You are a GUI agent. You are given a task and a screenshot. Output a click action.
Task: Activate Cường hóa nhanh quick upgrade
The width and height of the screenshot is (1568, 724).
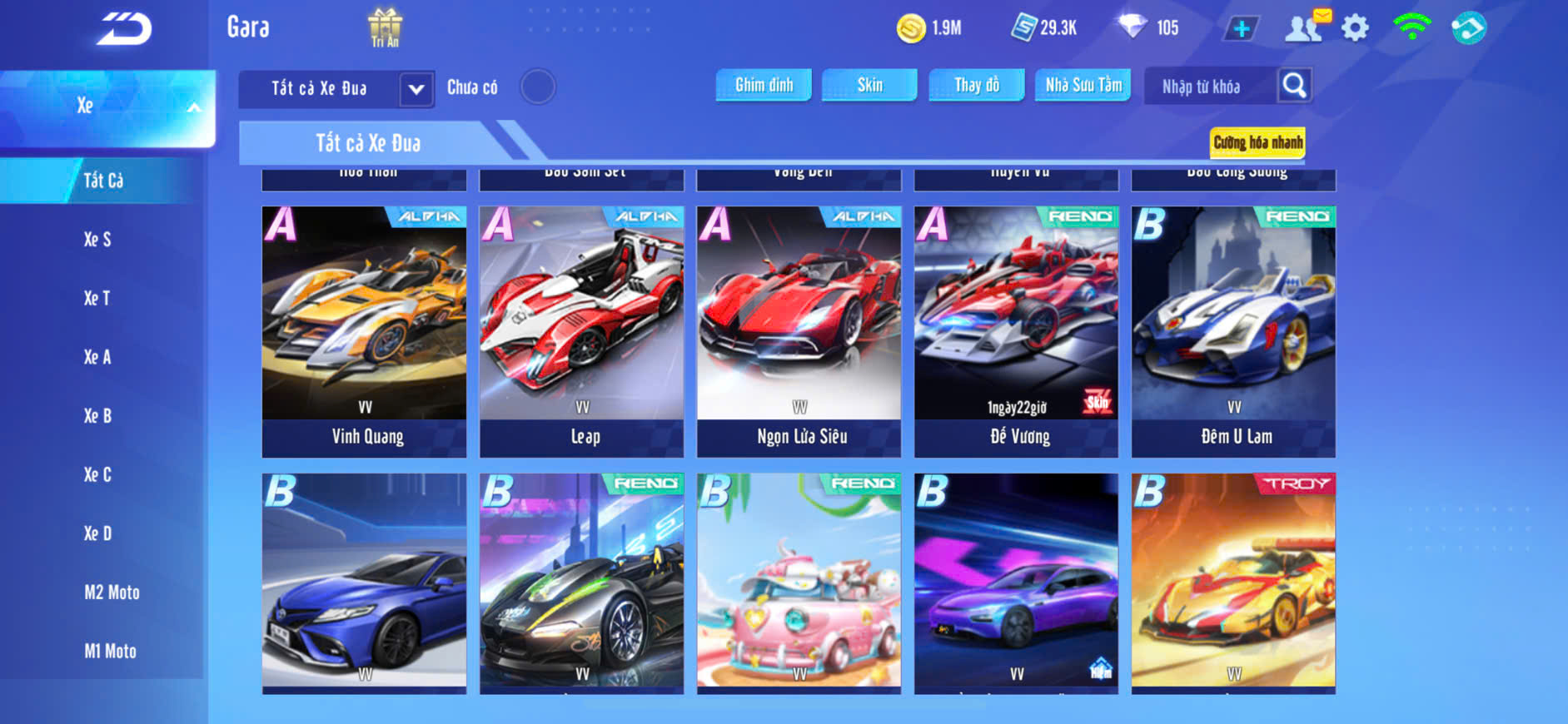pyautogui.click(x=1257, y=142)
